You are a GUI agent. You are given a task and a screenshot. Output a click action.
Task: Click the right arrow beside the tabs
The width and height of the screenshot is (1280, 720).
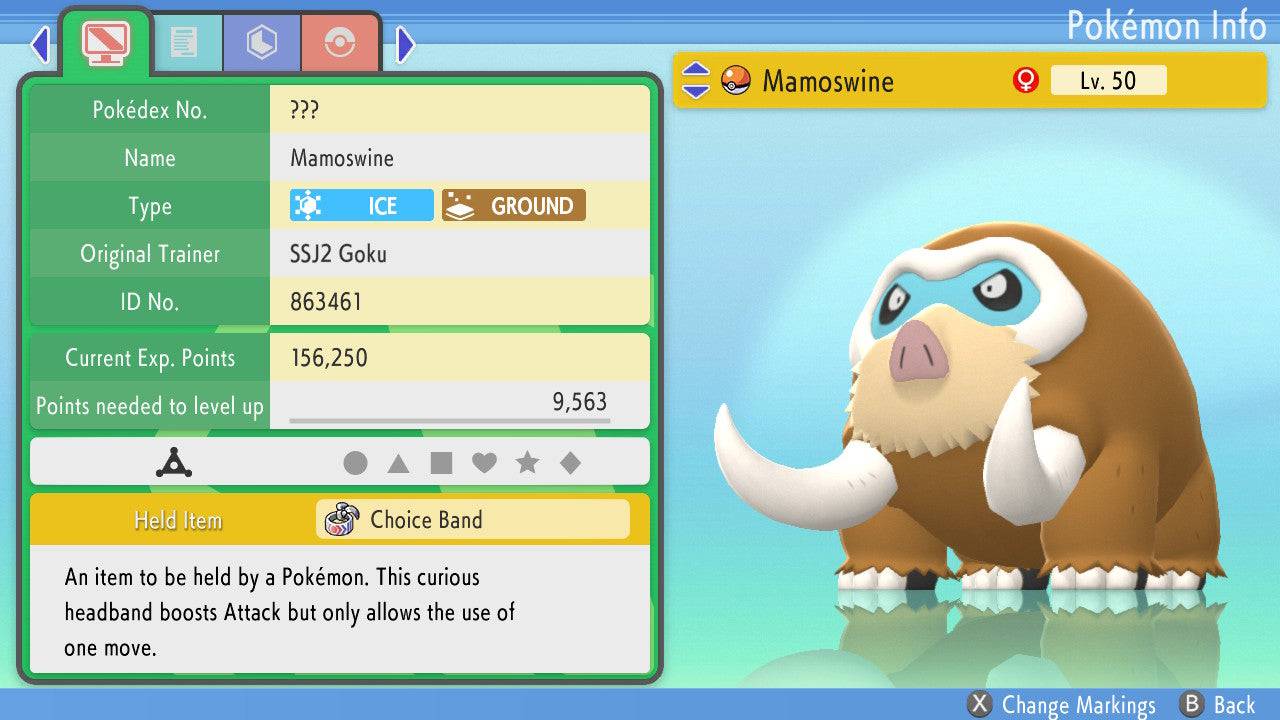(405, 44)
